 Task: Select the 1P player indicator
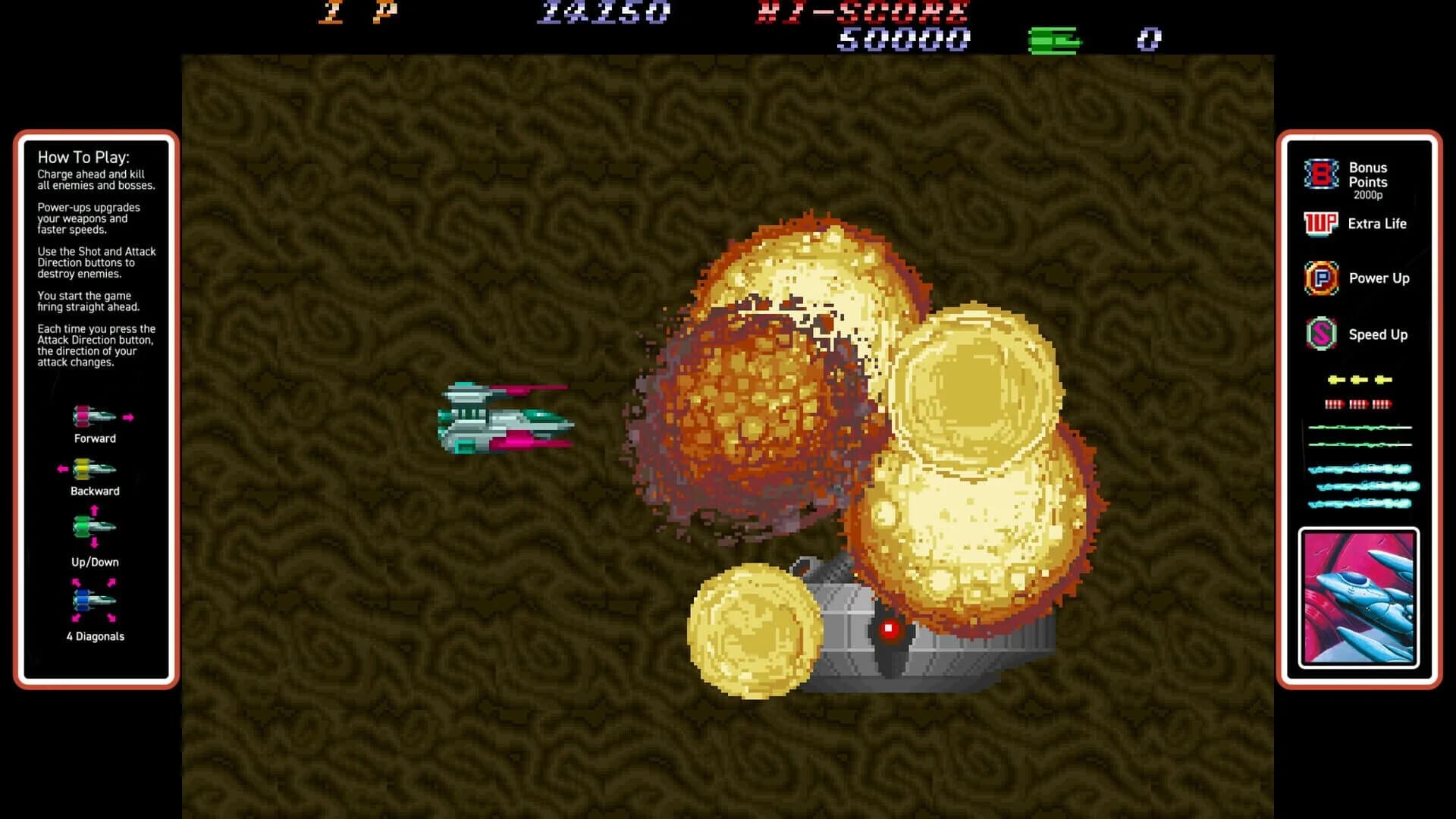click(356, 13)
